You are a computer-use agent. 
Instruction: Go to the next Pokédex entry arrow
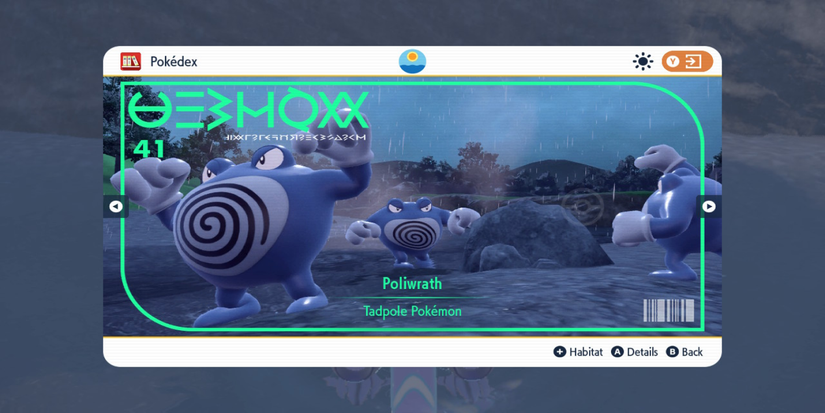(x=708, y=207)
